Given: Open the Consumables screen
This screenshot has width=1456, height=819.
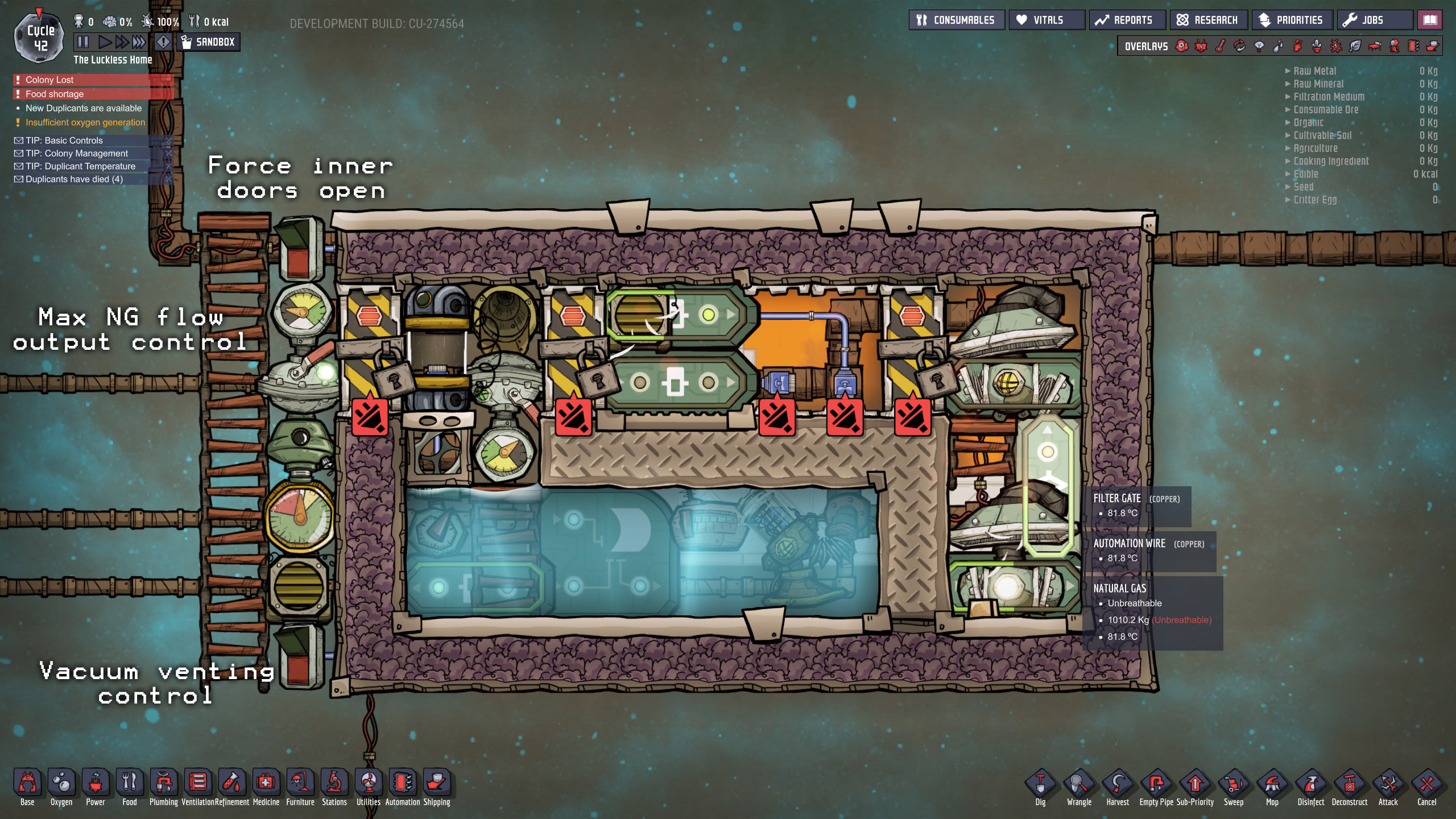Looking at the screenshot, I should click(x=956, y=19).
